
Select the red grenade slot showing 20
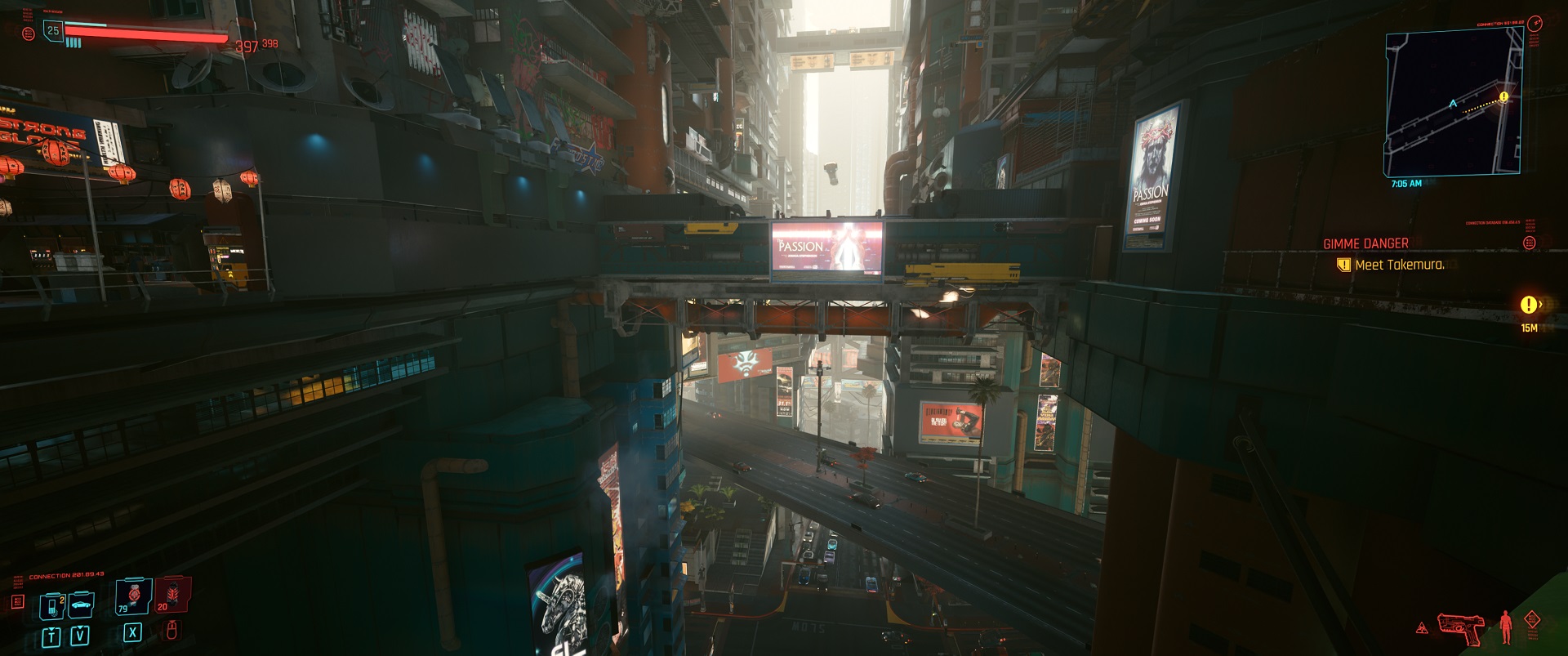click(172, 595)
